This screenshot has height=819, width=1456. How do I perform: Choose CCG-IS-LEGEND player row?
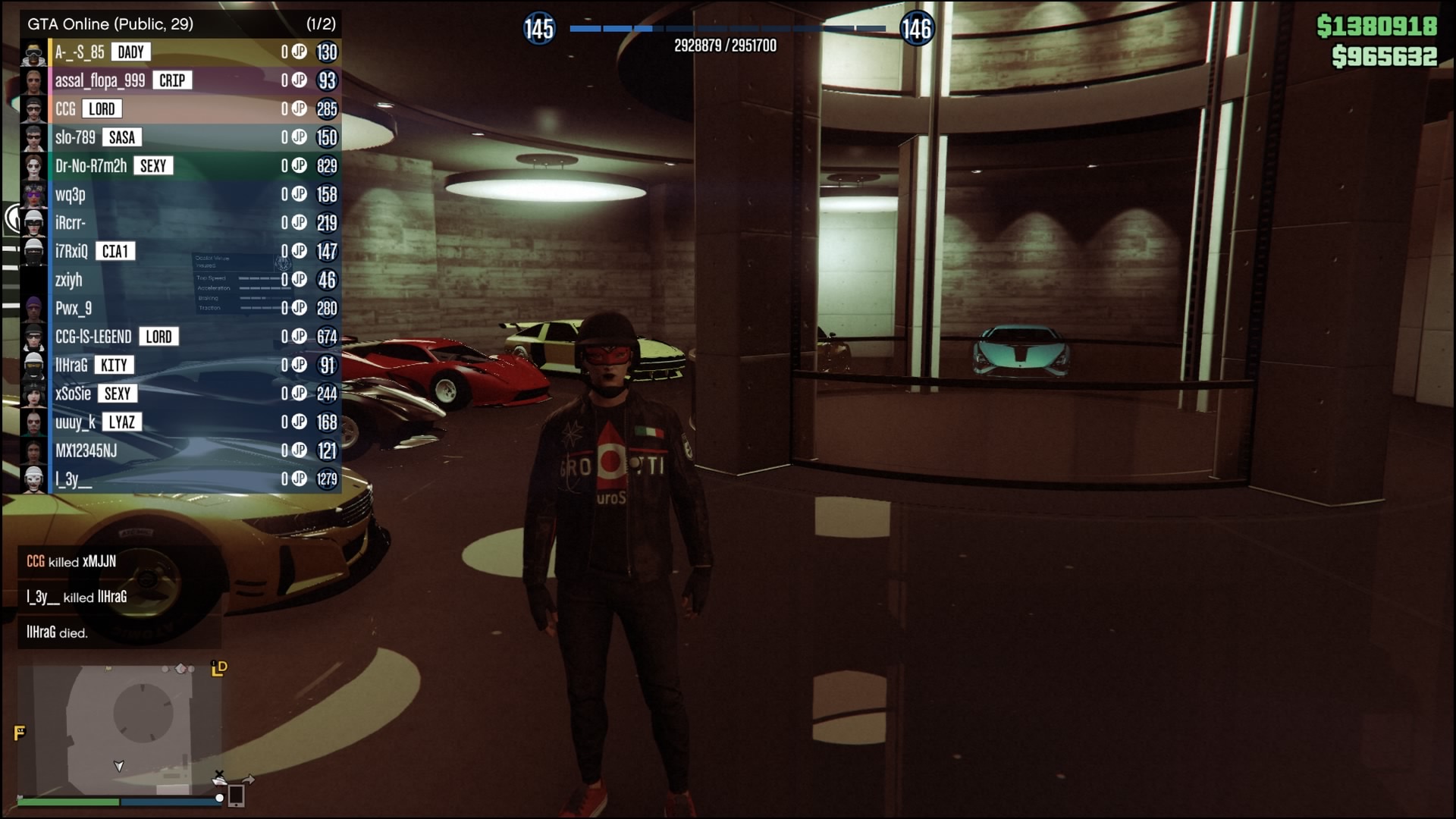tap(182, 337)
